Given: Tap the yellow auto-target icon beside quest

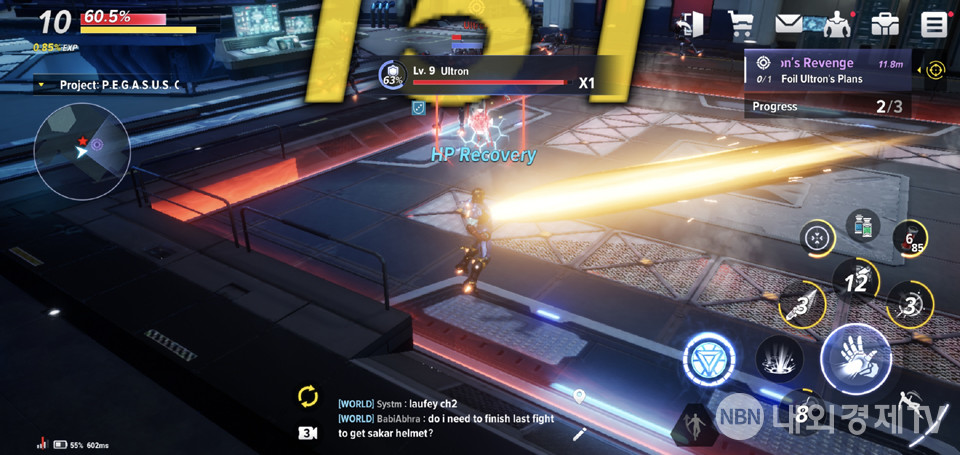Looking at the screenshot, I should click(x=935, y=70).
